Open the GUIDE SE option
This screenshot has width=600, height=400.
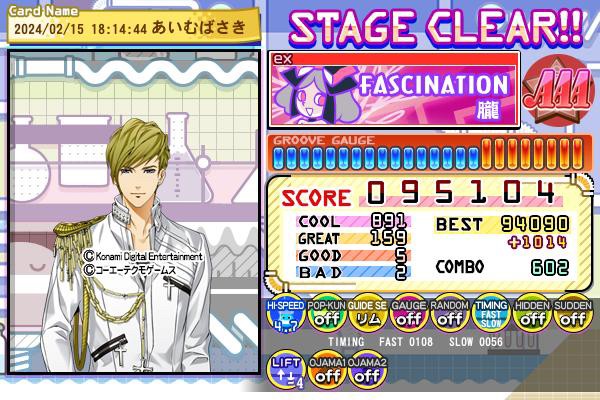click(366, 316)
